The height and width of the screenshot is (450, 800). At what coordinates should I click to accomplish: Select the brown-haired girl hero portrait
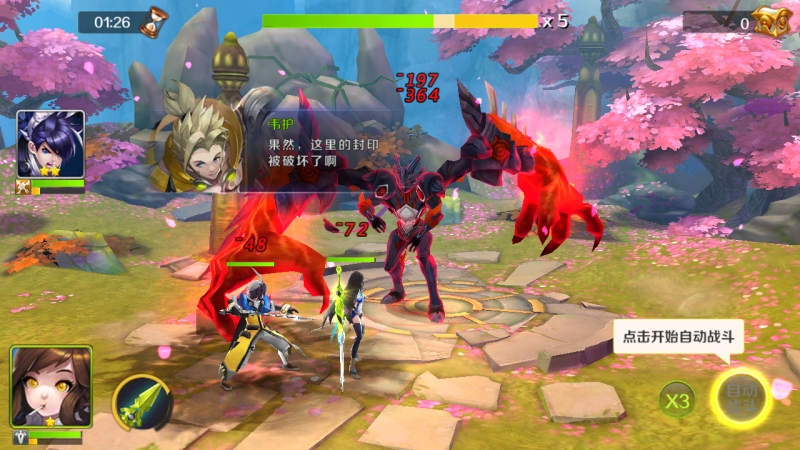click(51, 387)
